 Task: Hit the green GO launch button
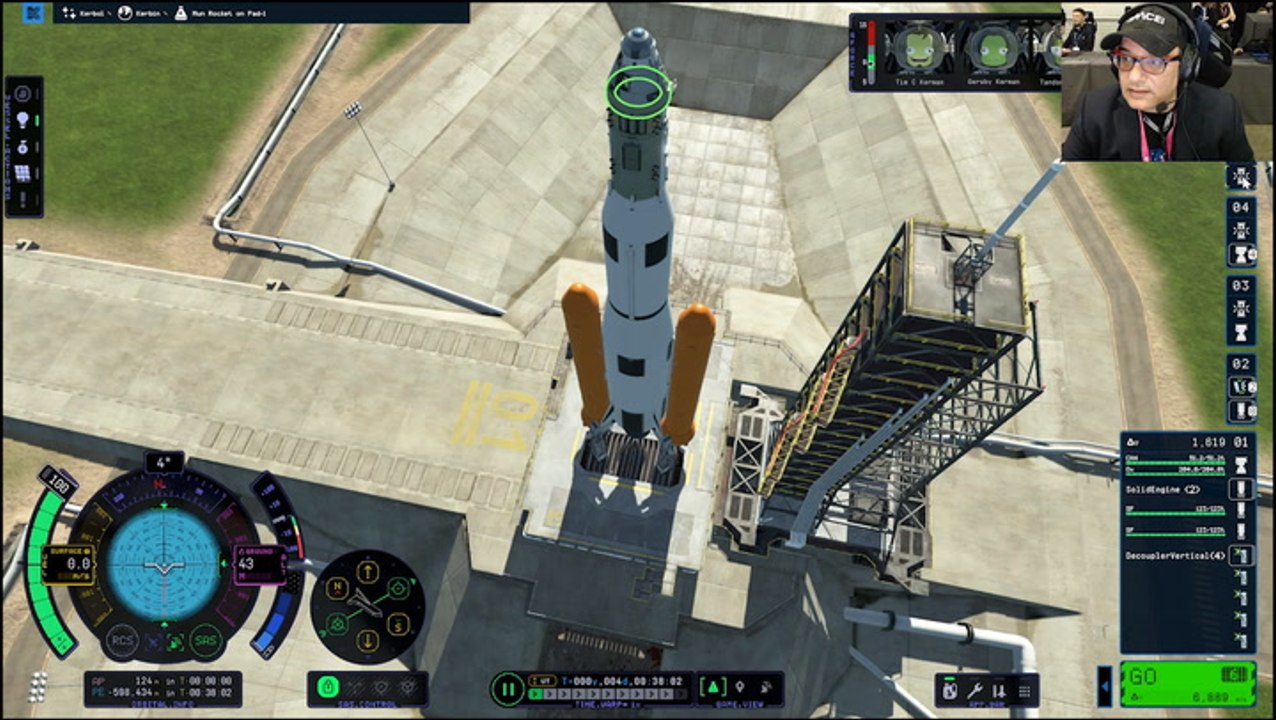pos(1187,683)
